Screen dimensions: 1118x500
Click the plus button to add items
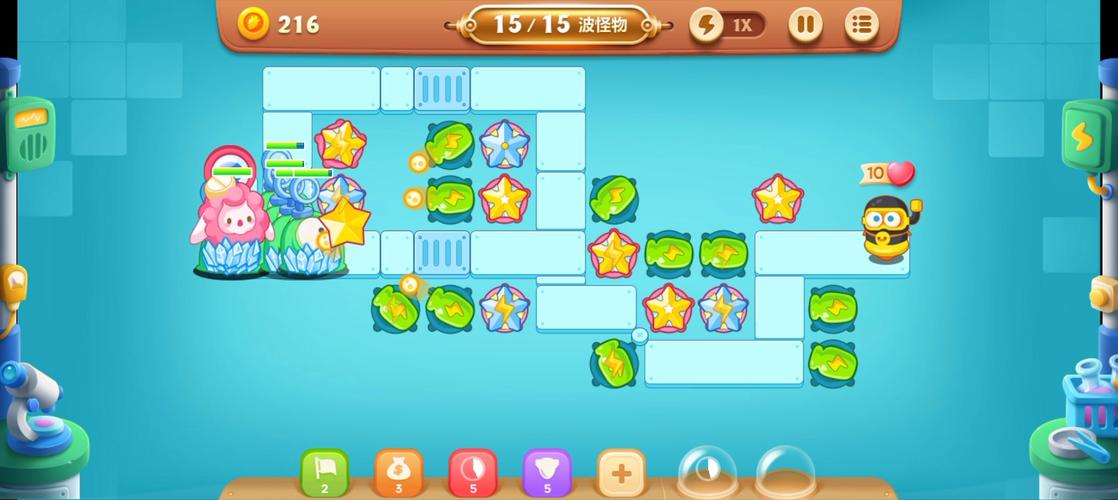(621, 472)
